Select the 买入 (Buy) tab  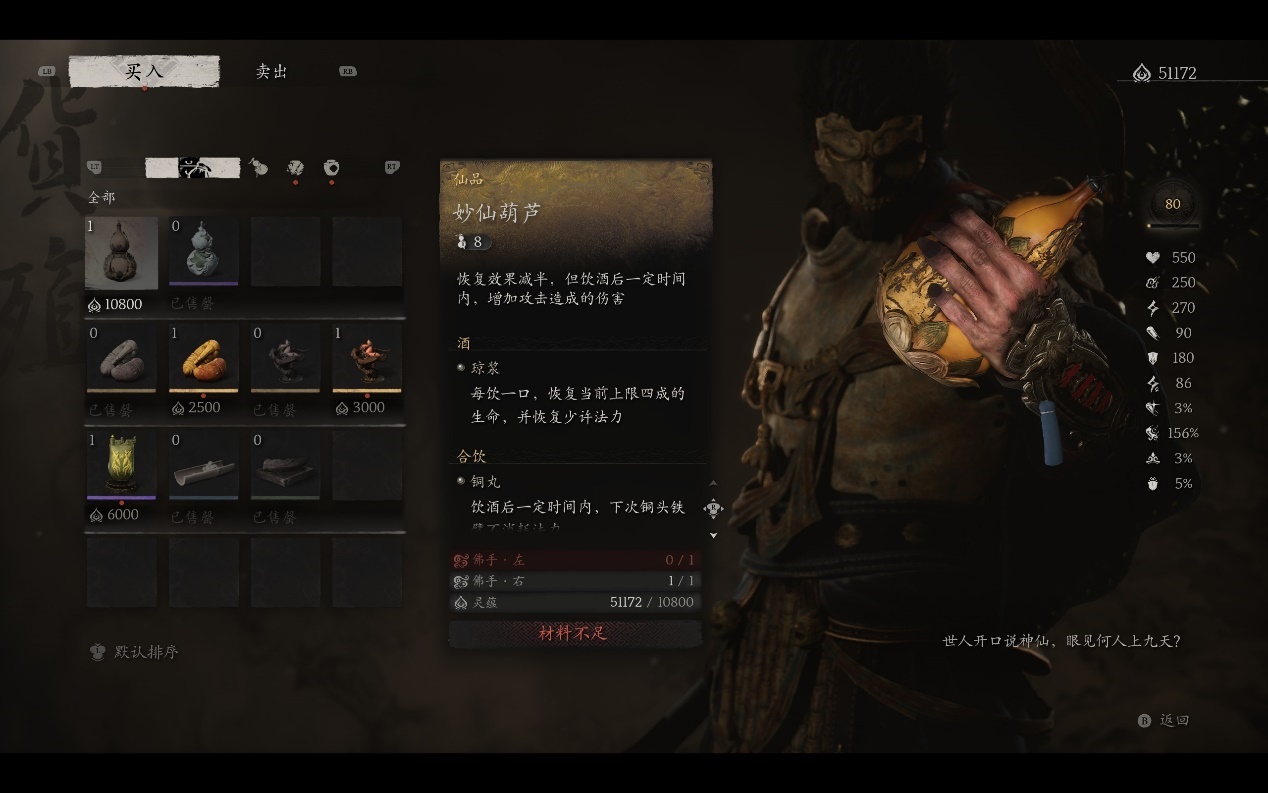[x=144, y=71]
